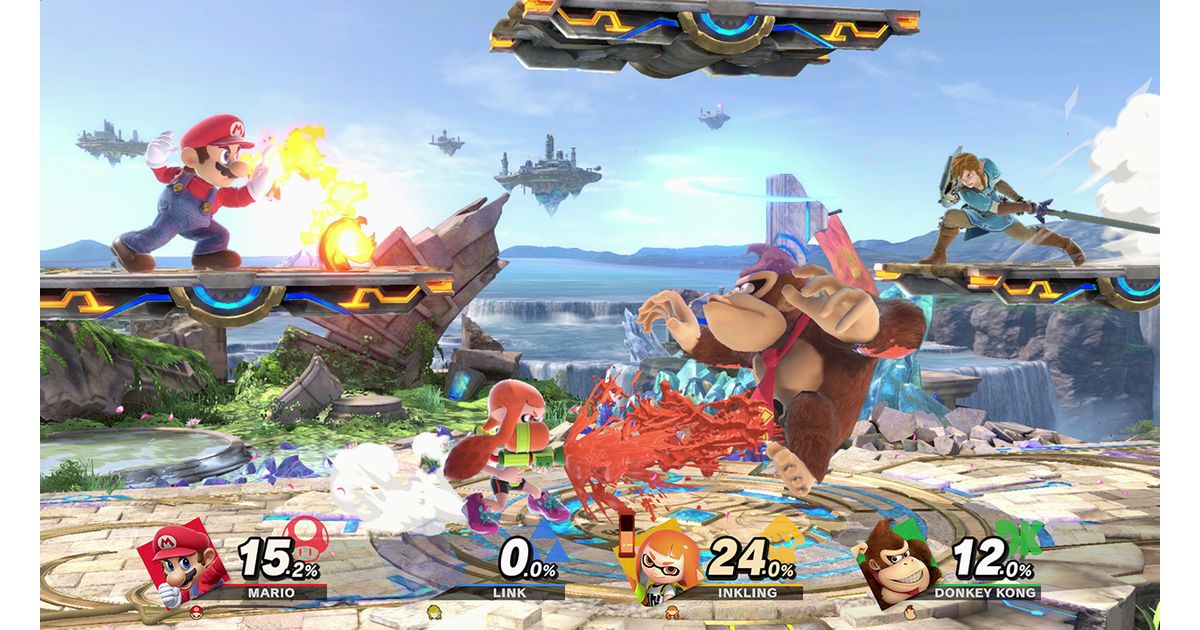Select Mario's fighter portrait

pyautogui.click(x=181, y=563)
